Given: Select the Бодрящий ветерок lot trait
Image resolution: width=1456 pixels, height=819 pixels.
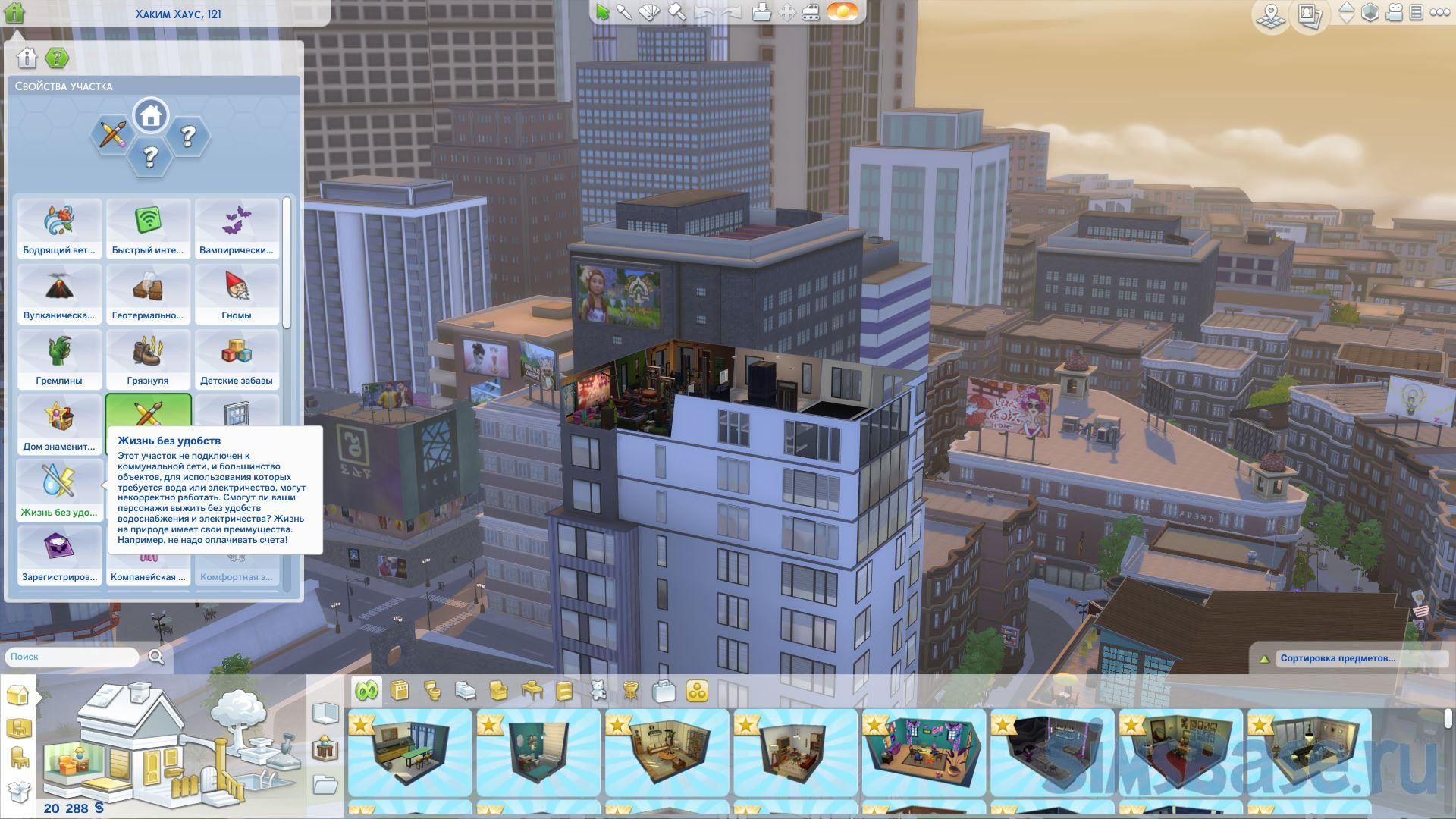Looking at the screenshot, I should point(59,228).
